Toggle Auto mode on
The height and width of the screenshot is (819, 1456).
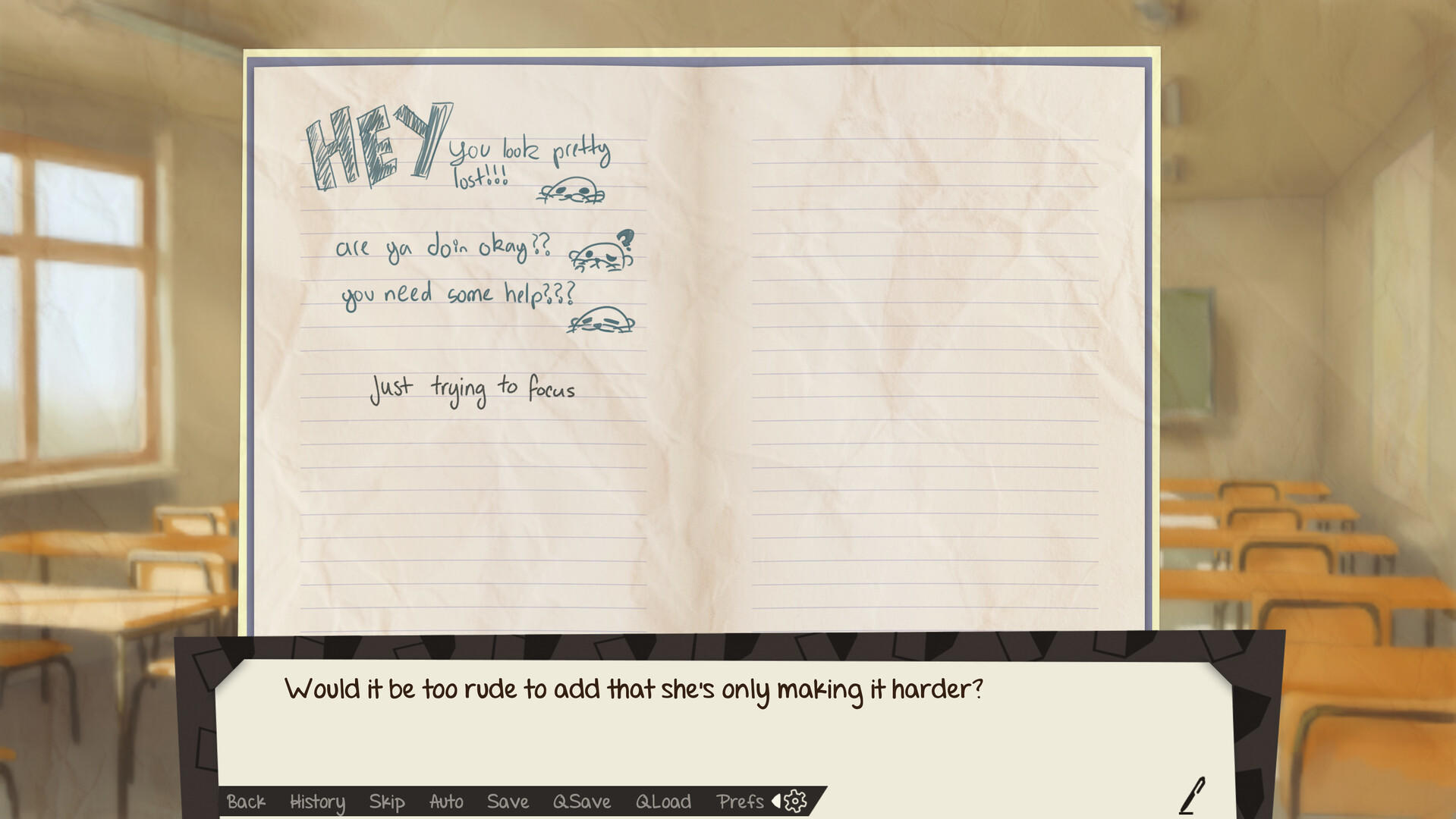(x=446, y=802)
